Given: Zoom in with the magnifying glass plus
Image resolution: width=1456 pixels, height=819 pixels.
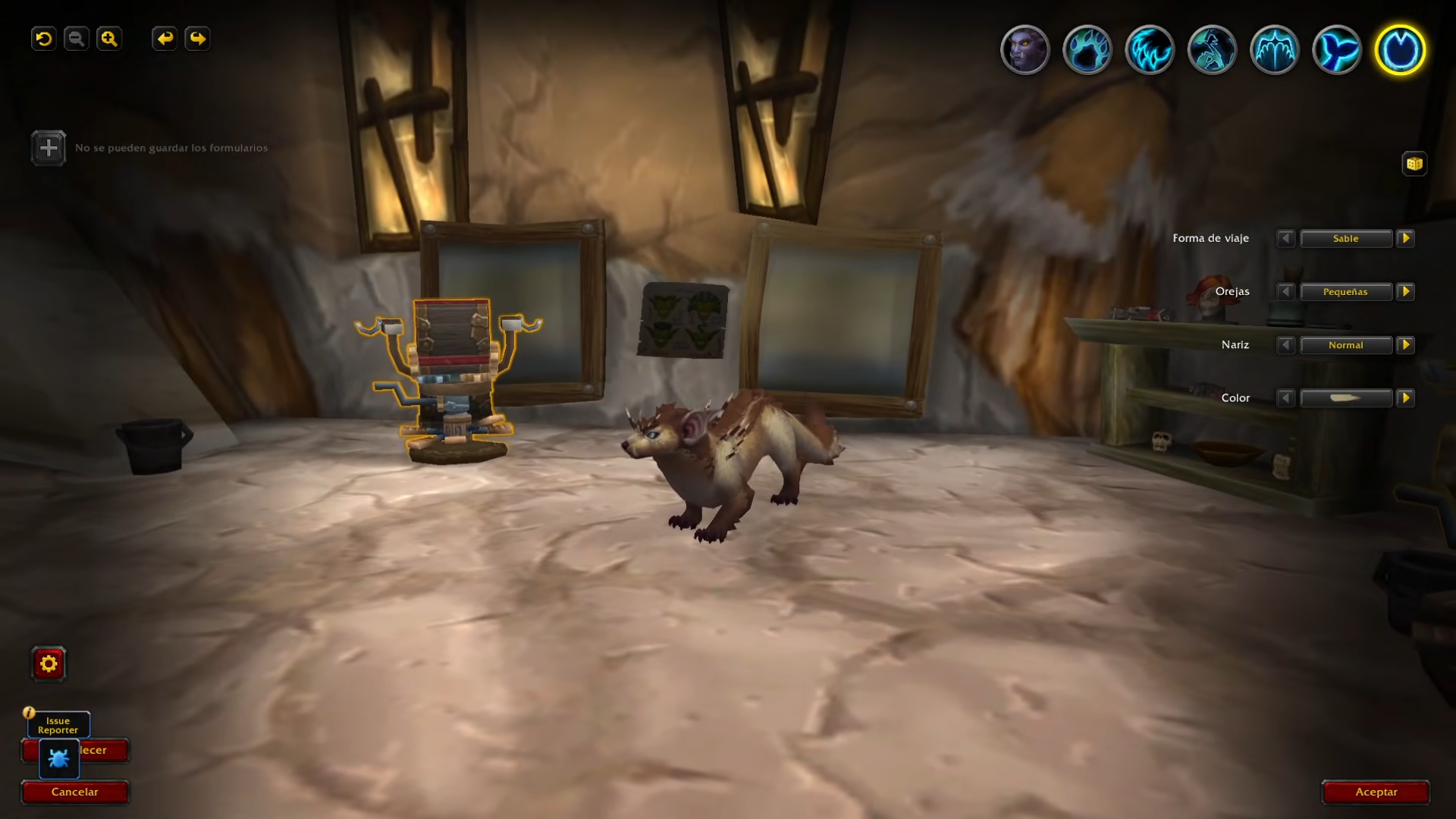Looking at the screenshot, I should [x=109, y=39].
